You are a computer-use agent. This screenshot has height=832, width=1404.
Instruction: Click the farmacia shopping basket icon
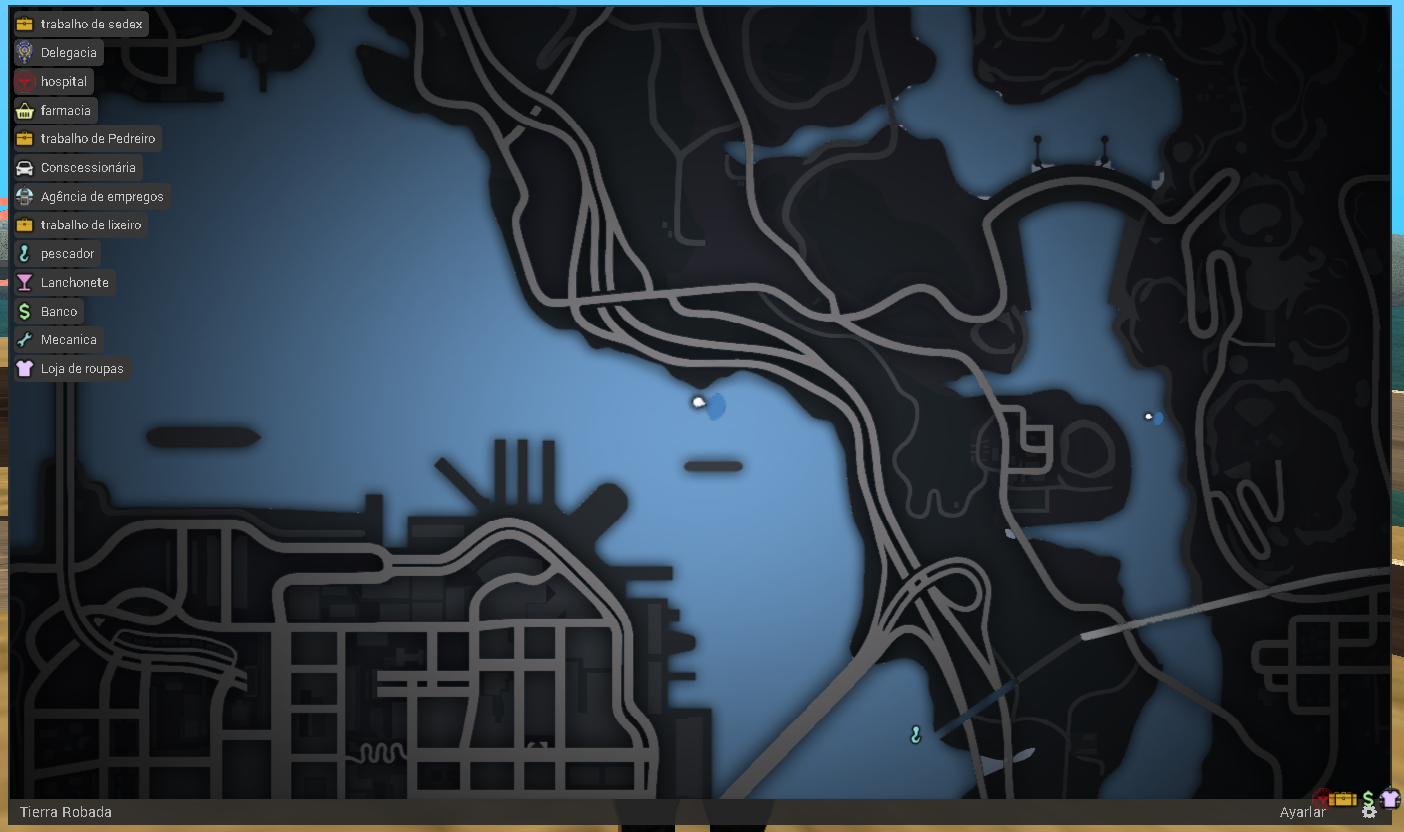pyautogui.click(x=24, y=110)
